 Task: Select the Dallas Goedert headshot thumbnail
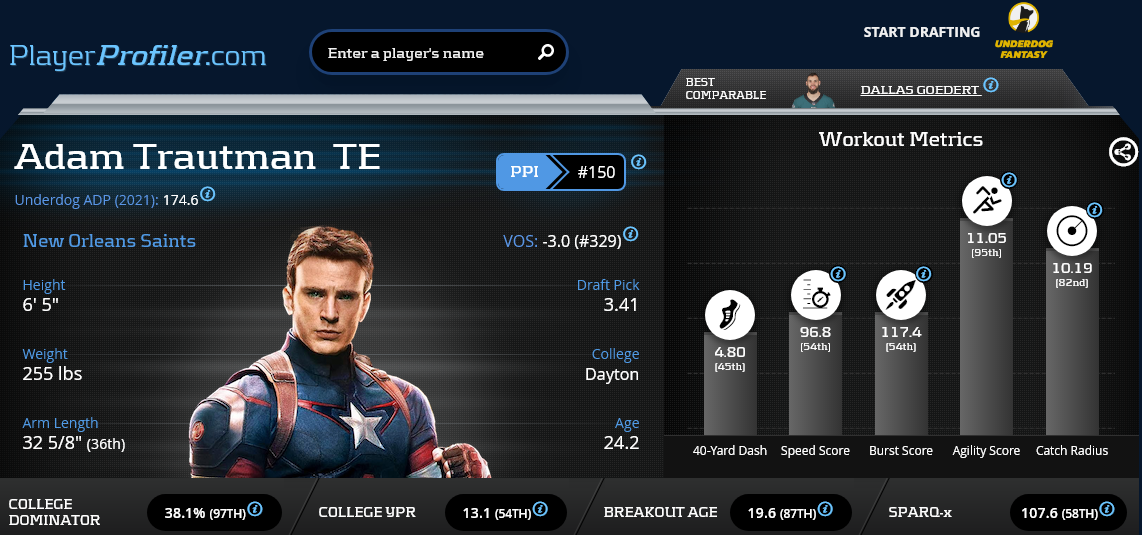point(813,90)
